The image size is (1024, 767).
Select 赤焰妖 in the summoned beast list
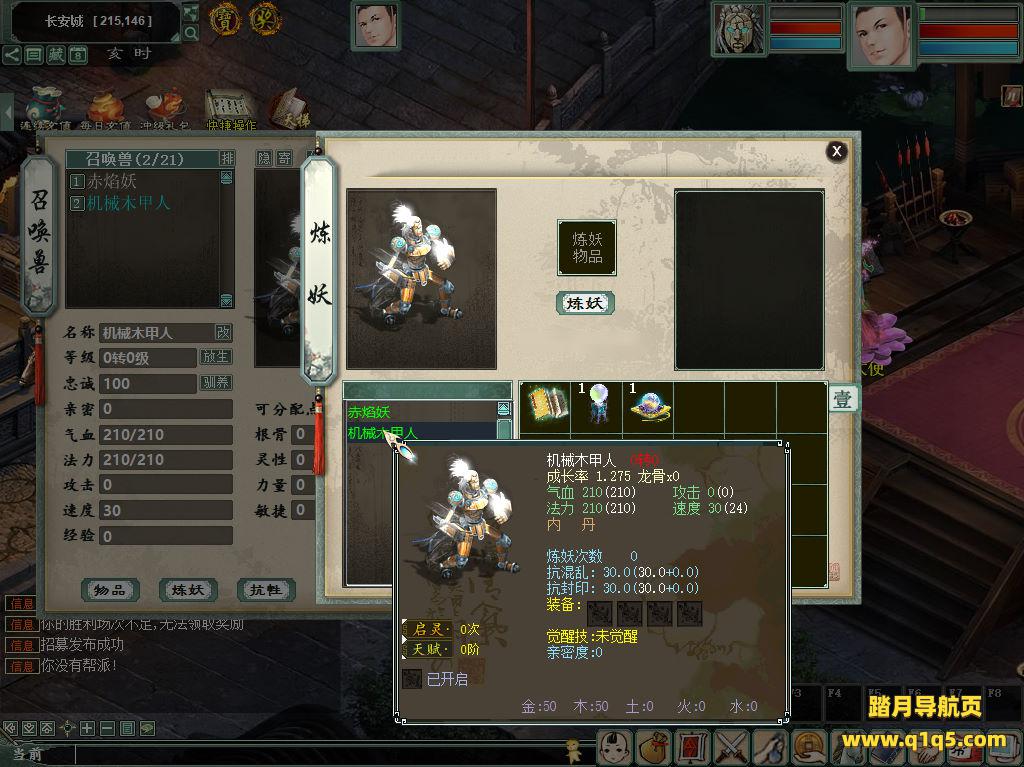pos(111,182)
